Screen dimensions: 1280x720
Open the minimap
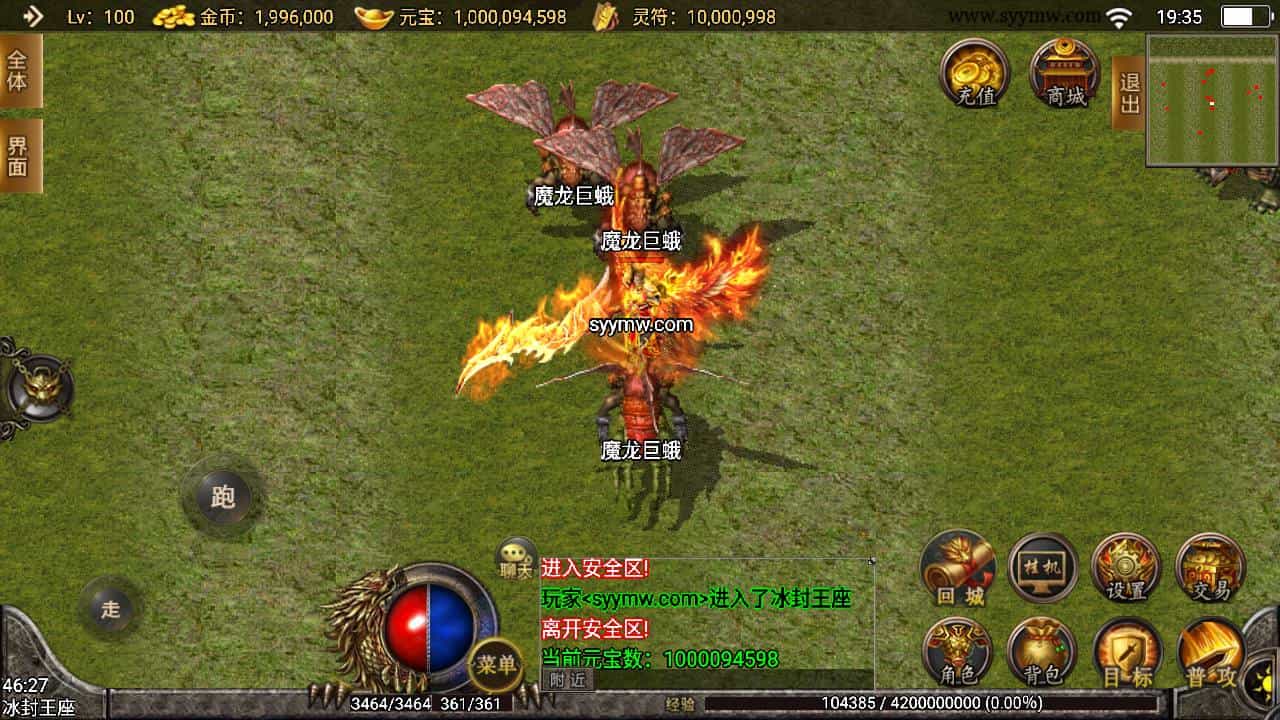click(1211, 100)
